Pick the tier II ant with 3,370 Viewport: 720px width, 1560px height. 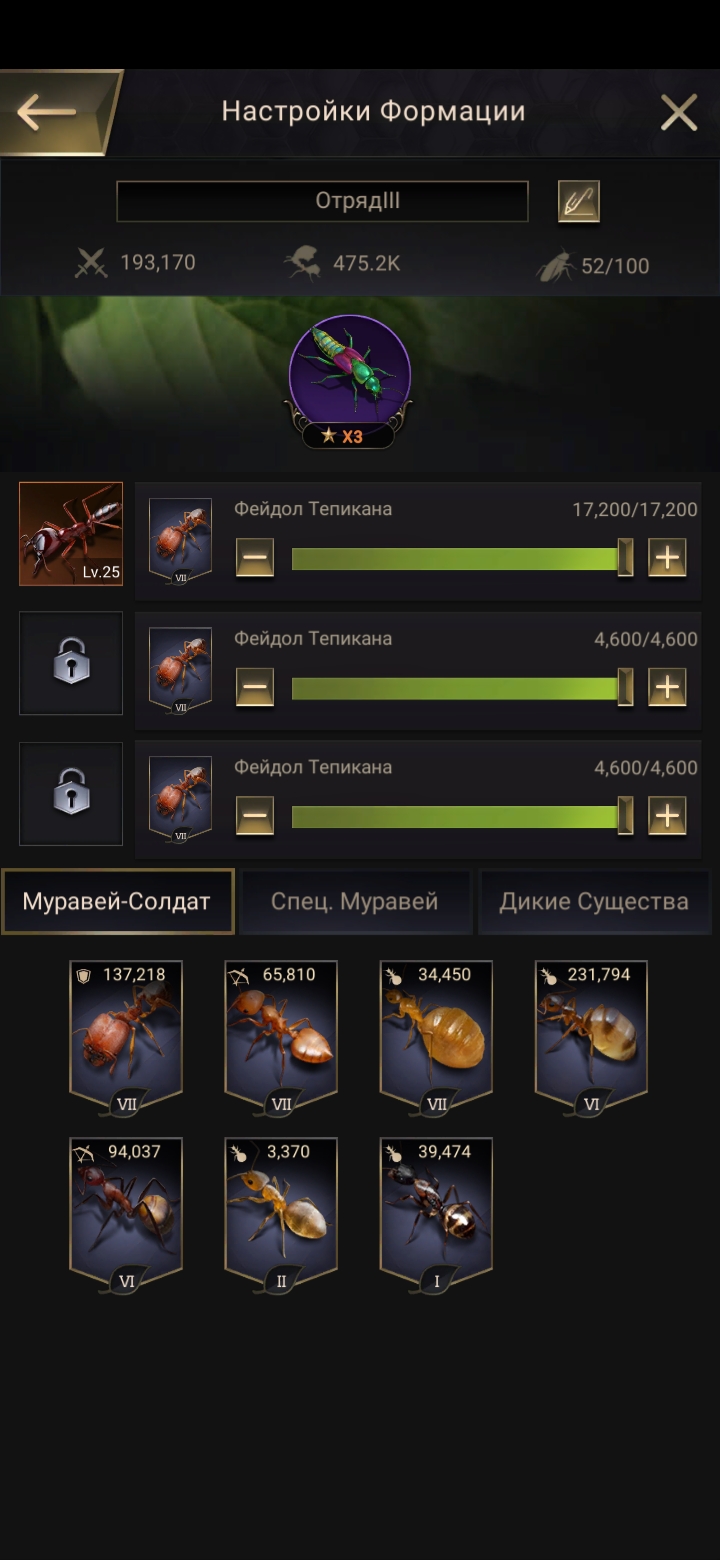point(281,1212)
